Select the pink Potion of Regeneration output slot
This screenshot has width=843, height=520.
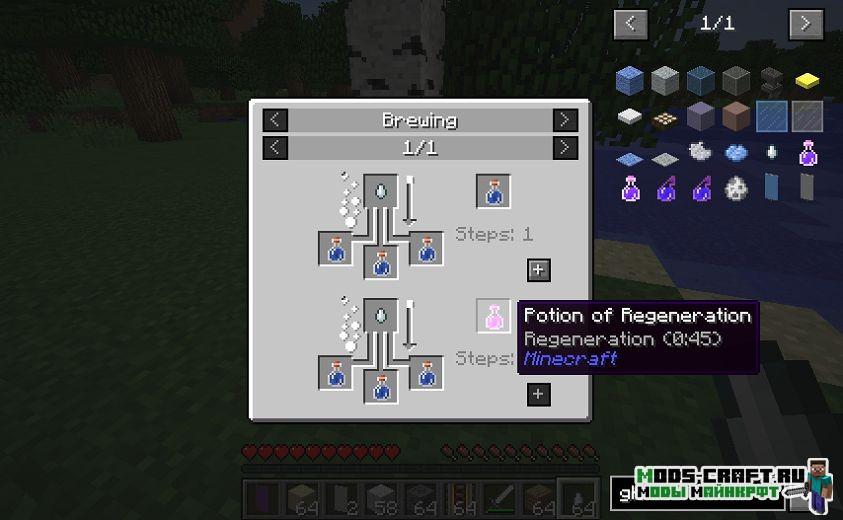pyautogui.click(x=493, y=316)
